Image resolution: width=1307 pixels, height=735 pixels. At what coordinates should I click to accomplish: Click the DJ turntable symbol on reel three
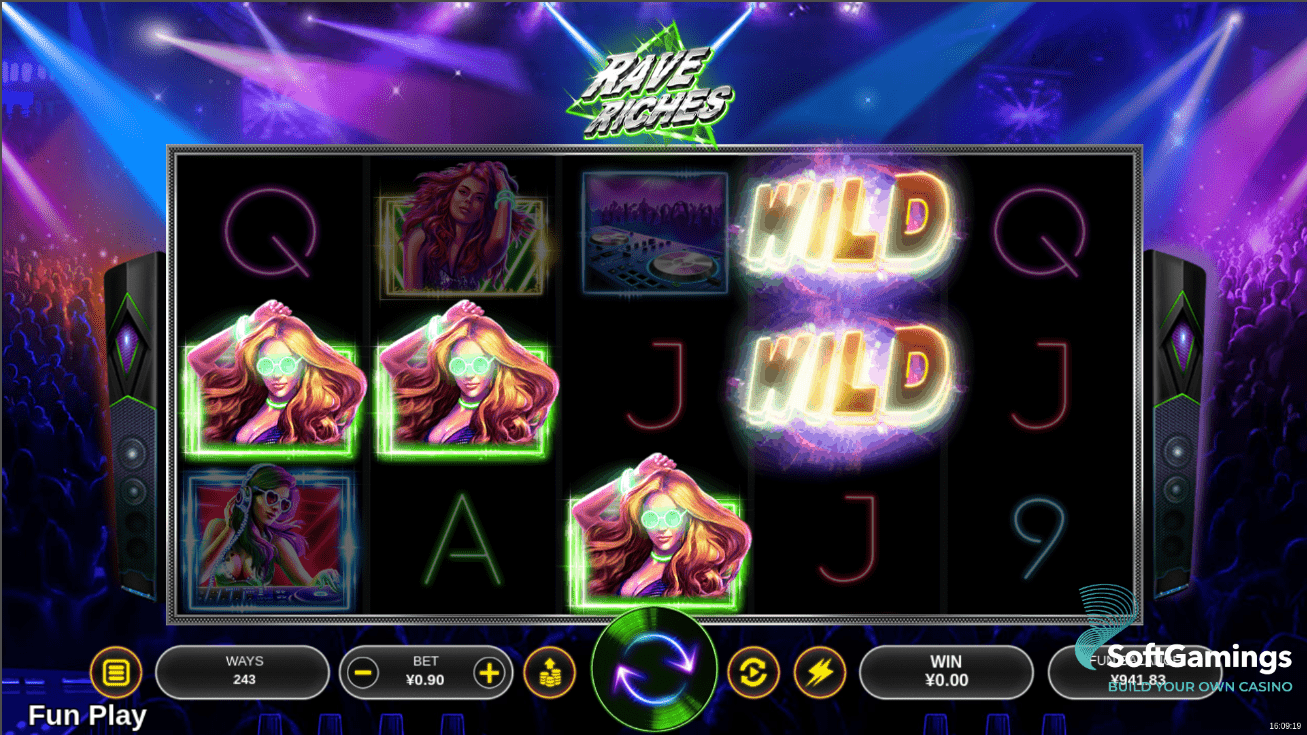(x=652, y=232)
